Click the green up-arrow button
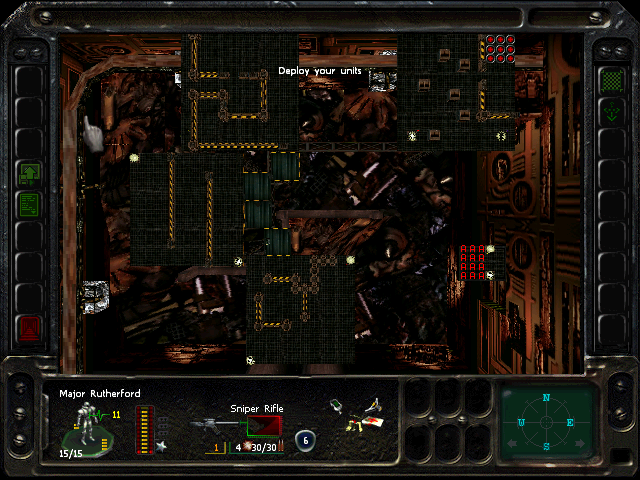This screenshot has width=640, height=480. 30,173
